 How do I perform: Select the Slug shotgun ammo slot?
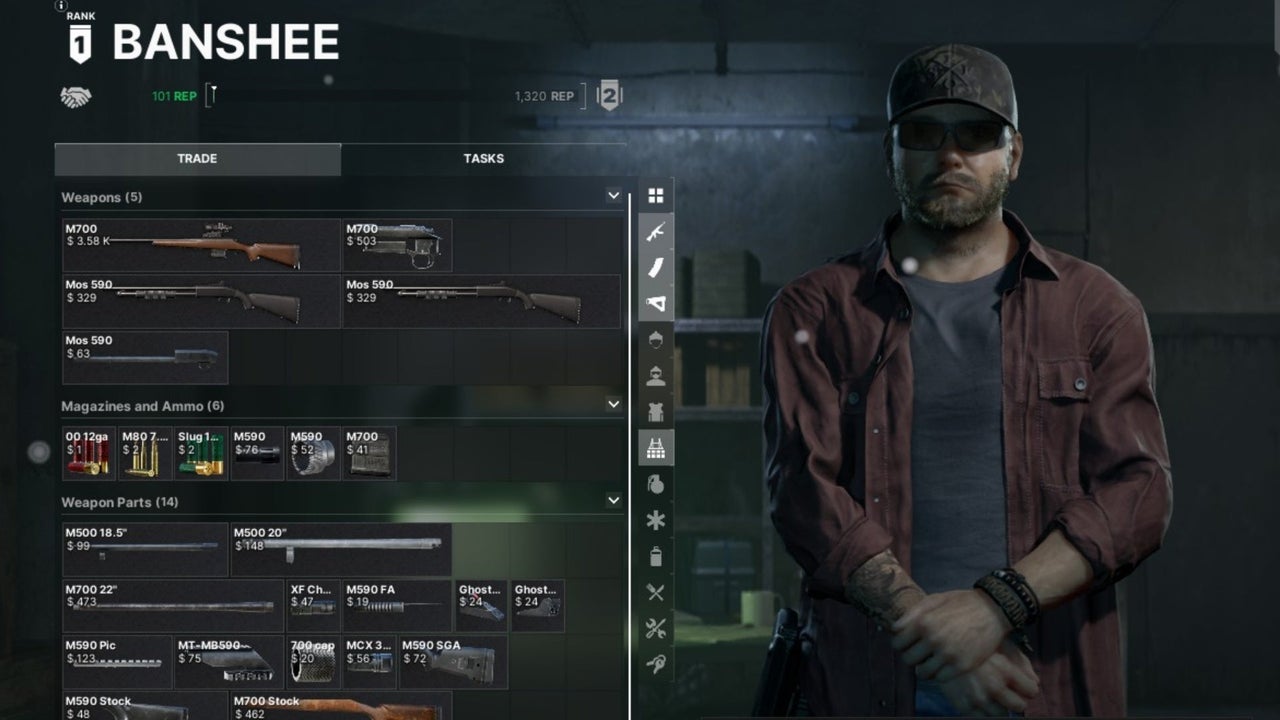[201, 454]
